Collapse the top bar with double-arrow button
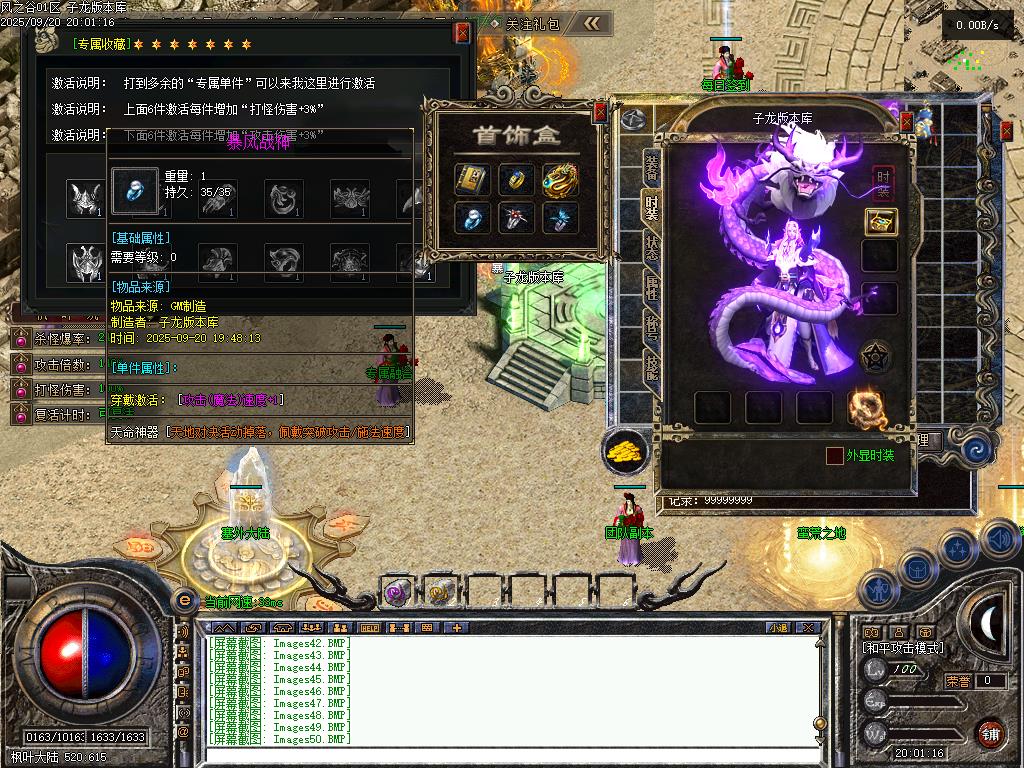Image resolution: width=1024 pixels, height=768 pixels. (592, 23)
